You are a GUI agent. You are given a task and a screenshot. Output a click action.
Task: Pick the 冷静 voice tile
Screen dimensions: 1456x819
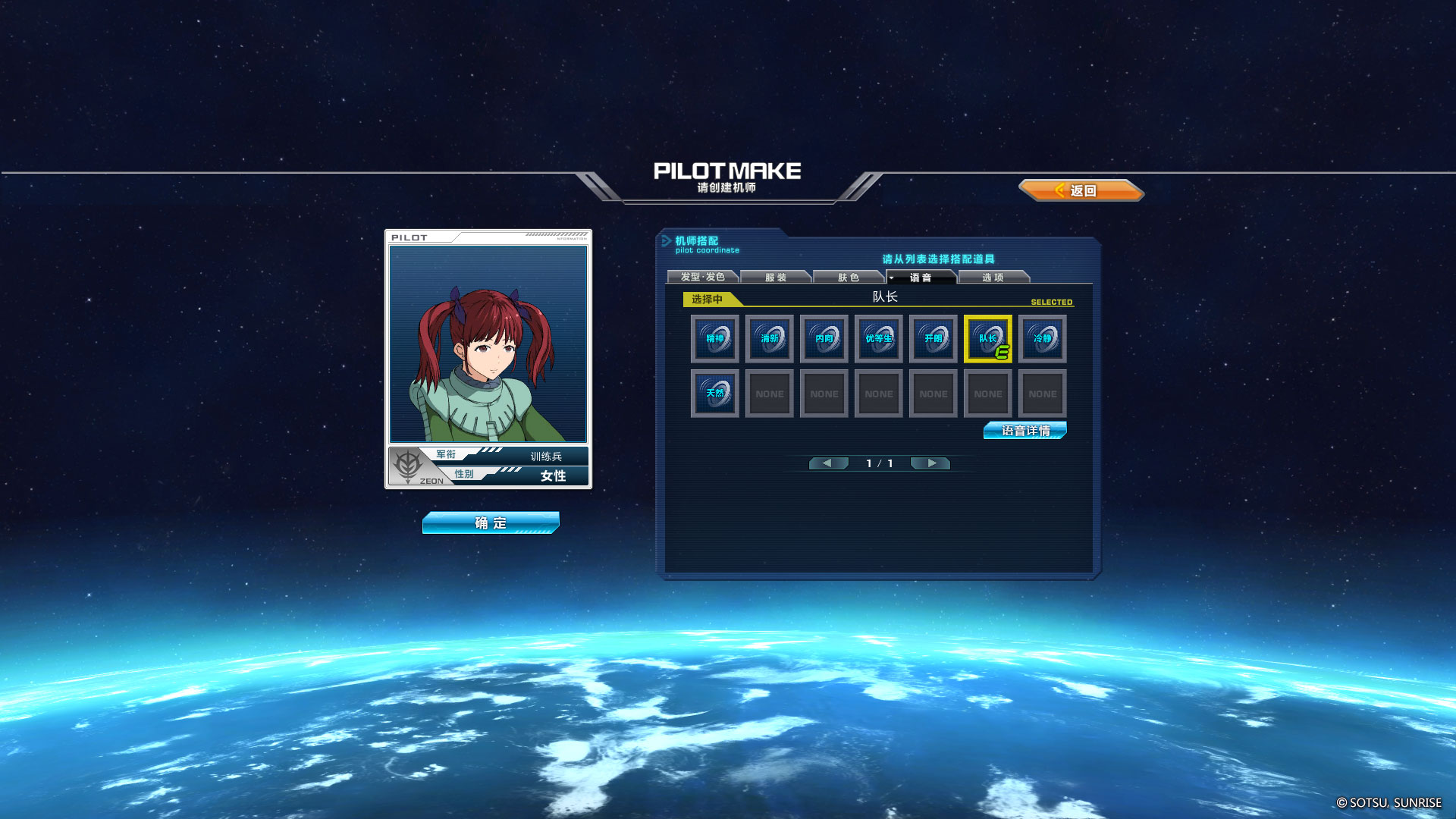point(1043,339)
